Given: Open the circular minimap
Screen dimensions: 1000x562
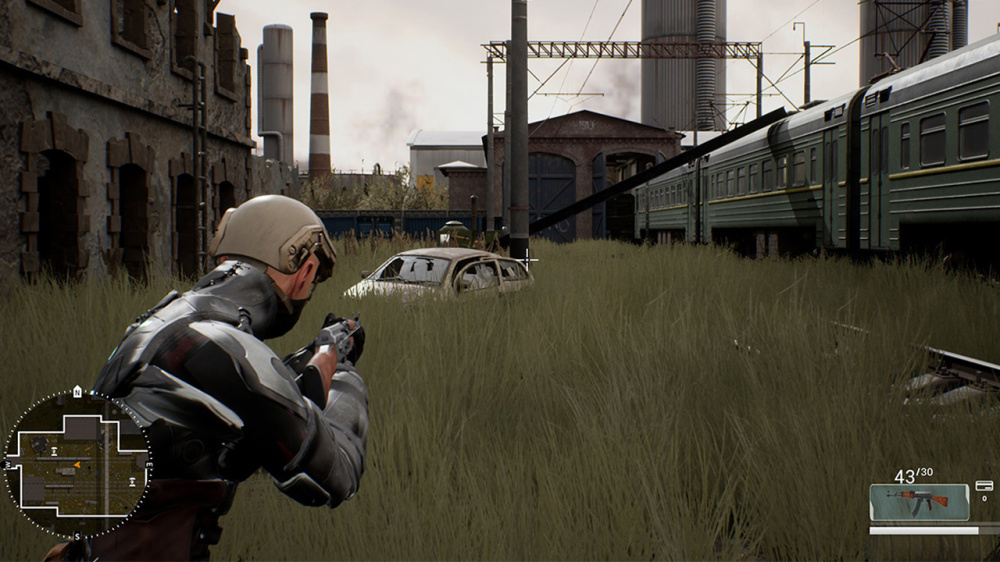Looking at the screenshot, I should (x=77, y=465).
